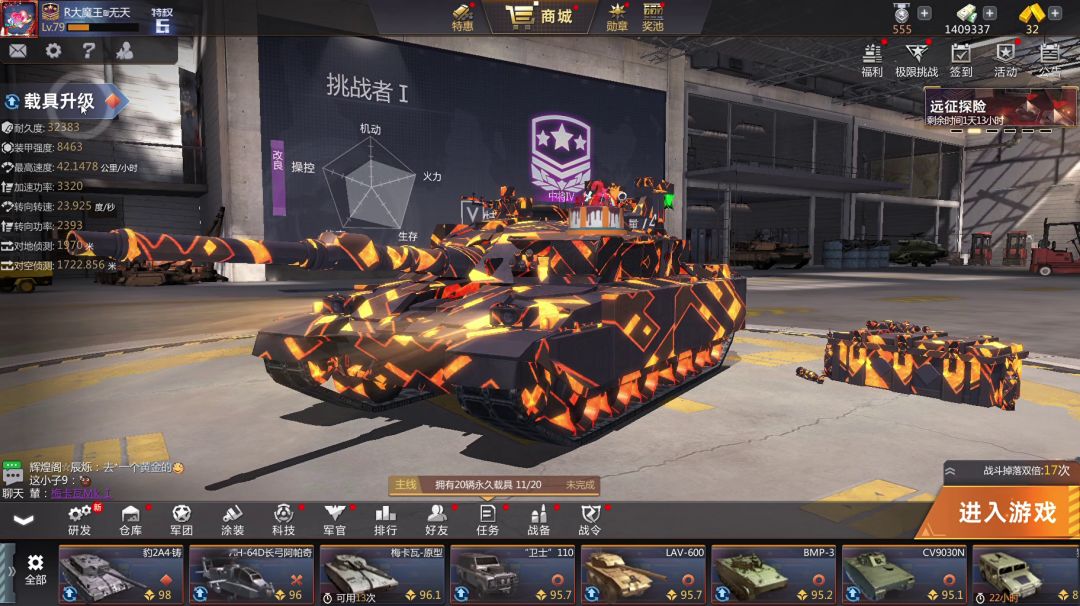Open the 特惠 special offers
1080x606 pixels.
coord(462,17)
